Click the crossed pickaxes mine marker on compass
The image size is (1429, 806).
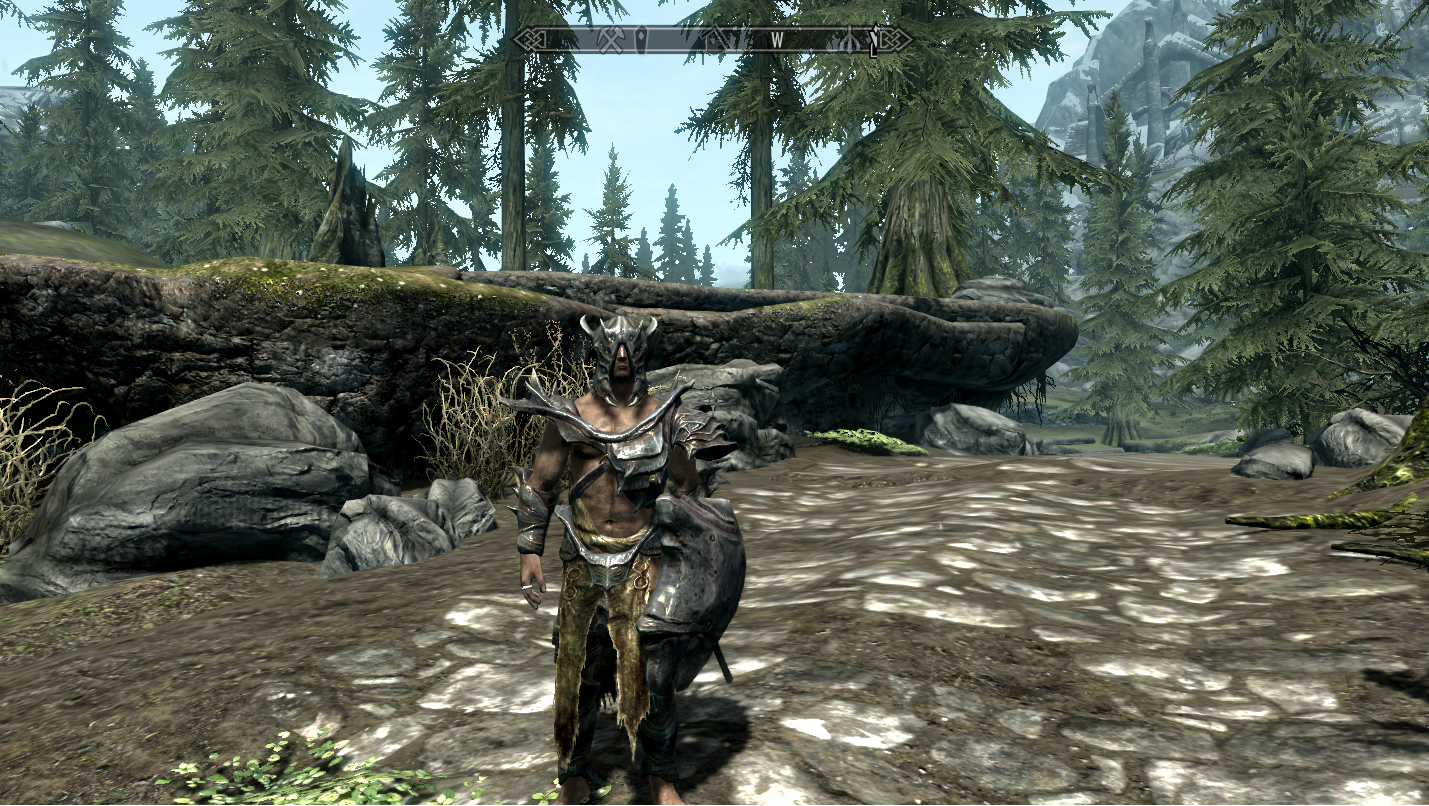pos(612,40)
